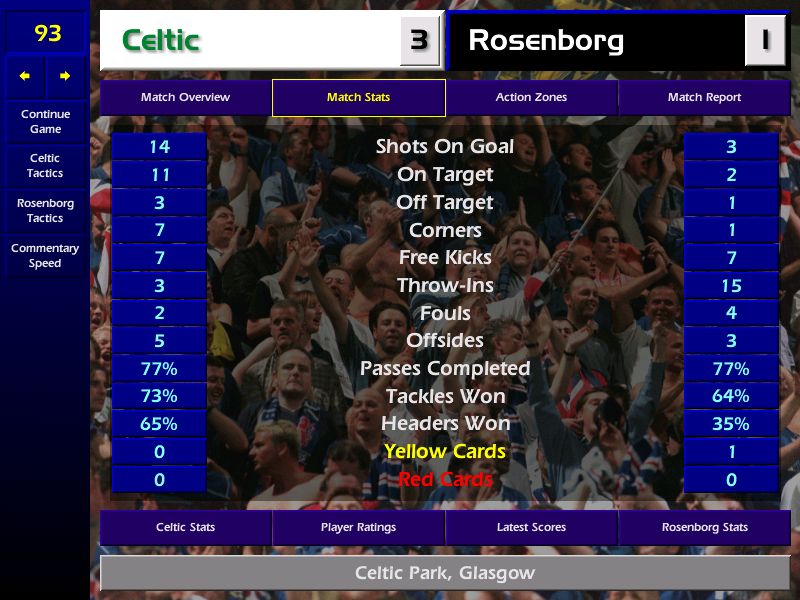View Celtic Stats
The height and width of the screenshot is (600, 800).
185,527
